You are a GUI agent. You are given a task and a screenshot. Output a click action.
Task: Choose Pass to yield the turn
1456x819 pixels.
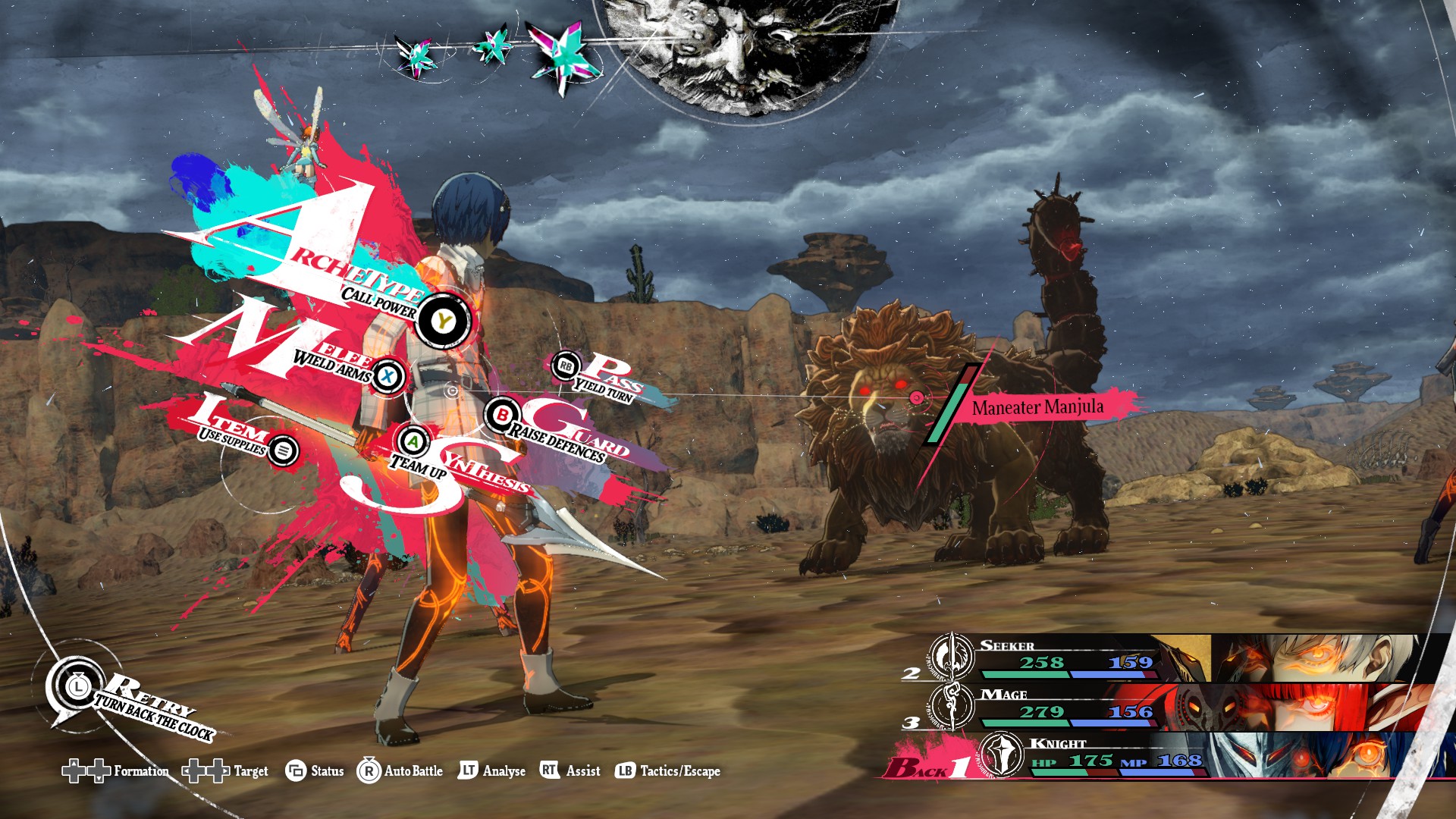pos(566,366)
